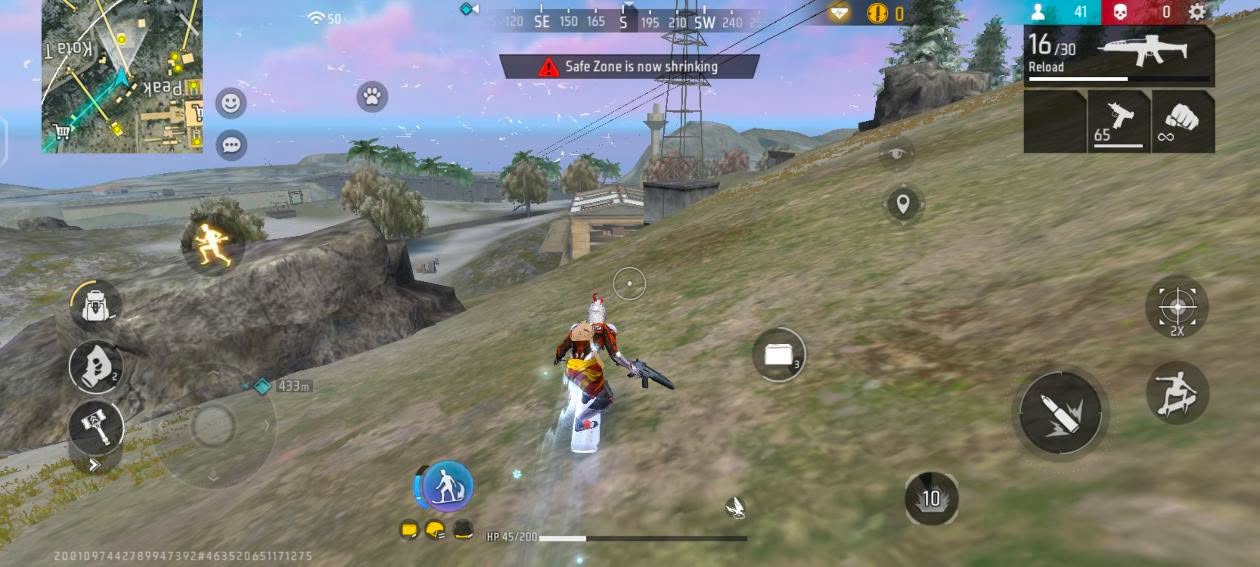Expand the left quick-item arrow
The height and width of the screenshot is (567, 1260).
(95, 464)
